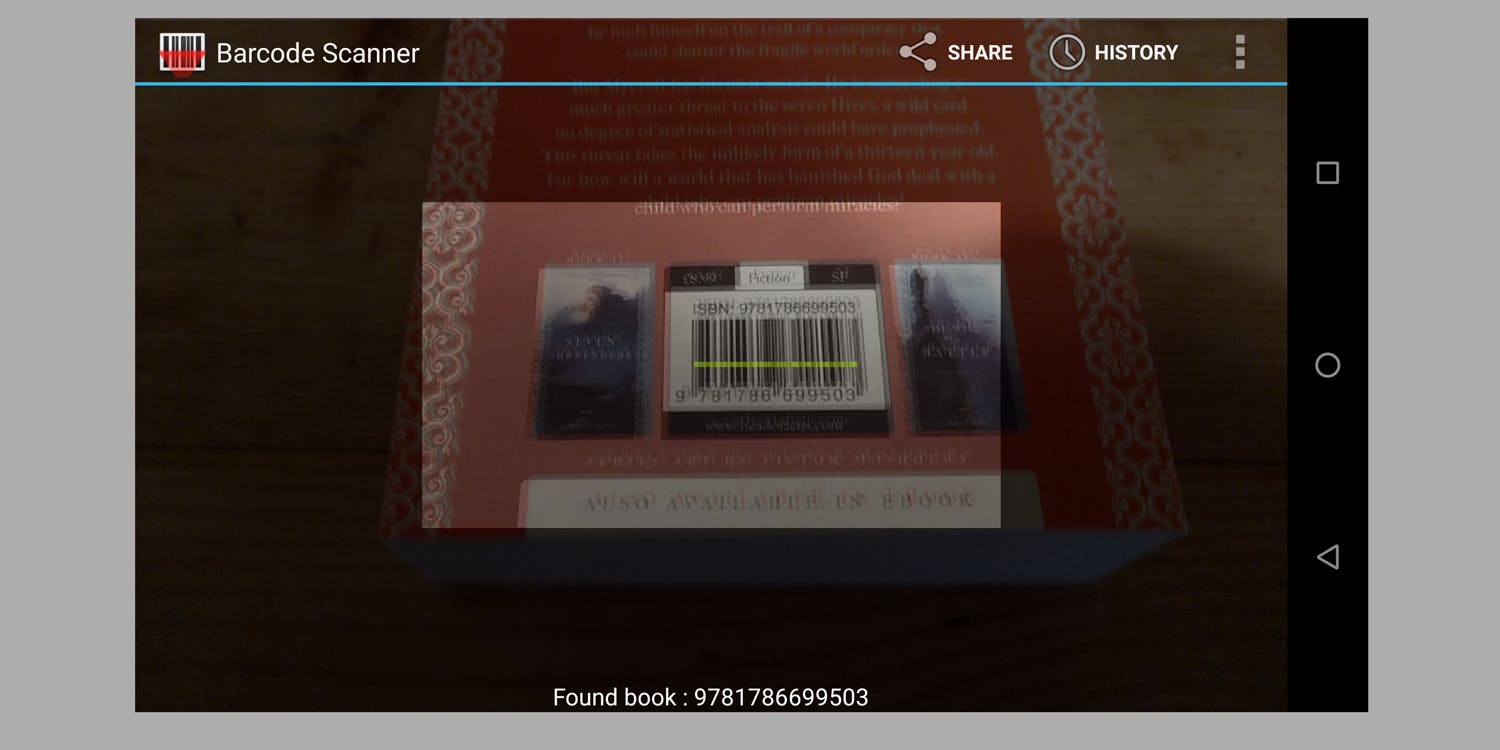Tap the Android Back triangle button
Screen dimensions: 1500x750
pos(1327,557)
